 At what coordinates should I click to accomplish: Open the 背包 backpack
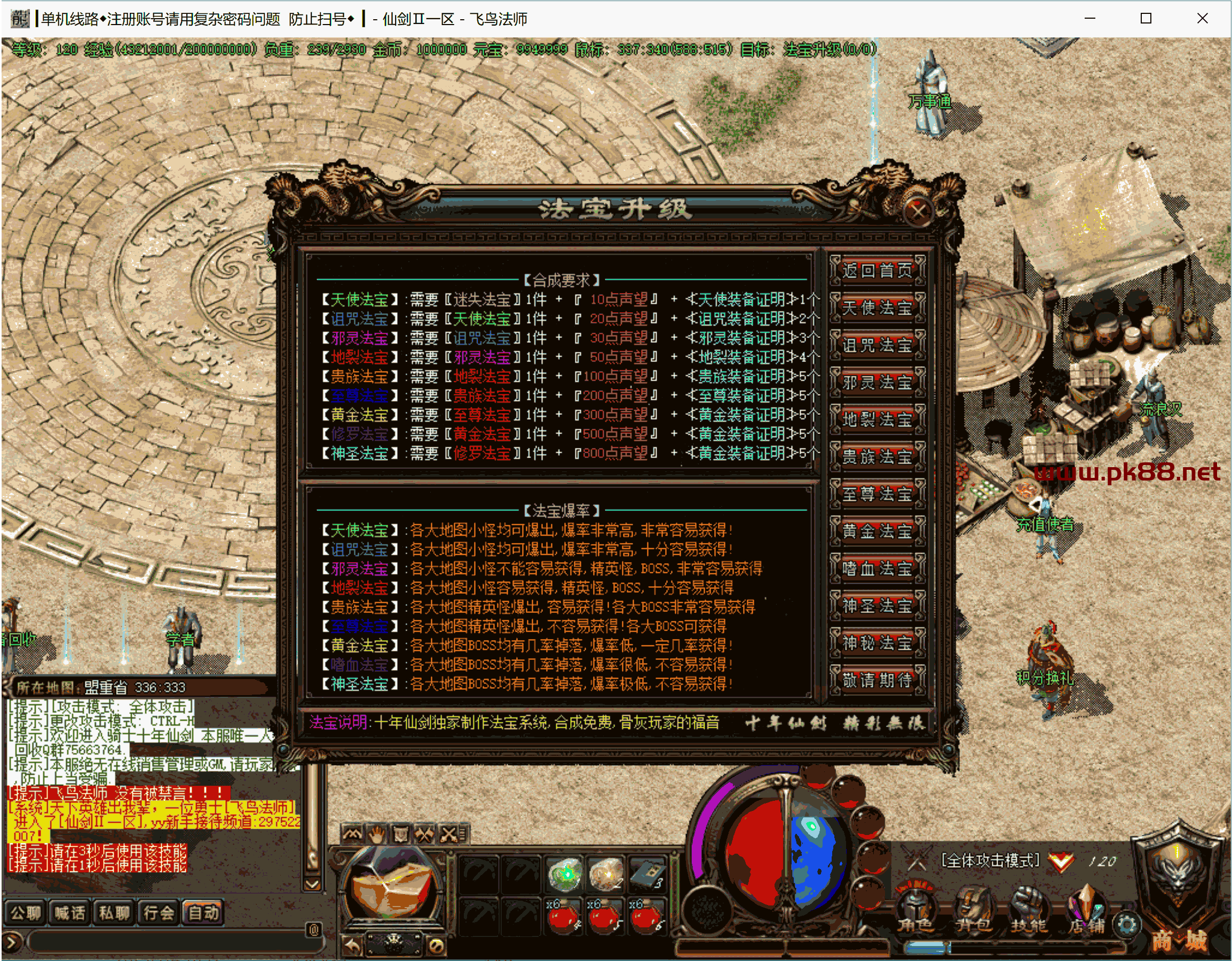973,910
